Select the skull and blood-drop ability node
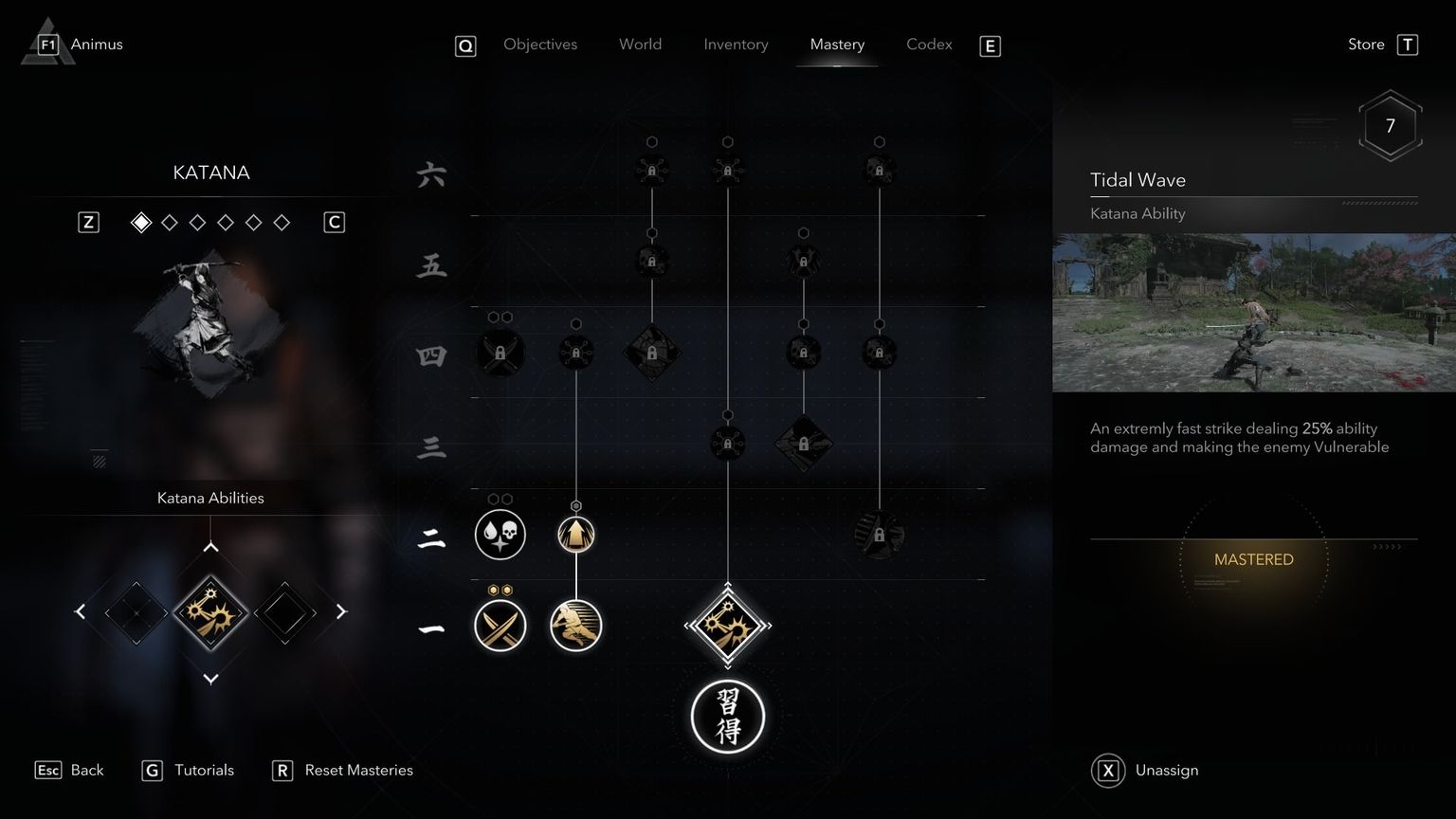This screenshot has width=1456, height=819. [500, 534]
